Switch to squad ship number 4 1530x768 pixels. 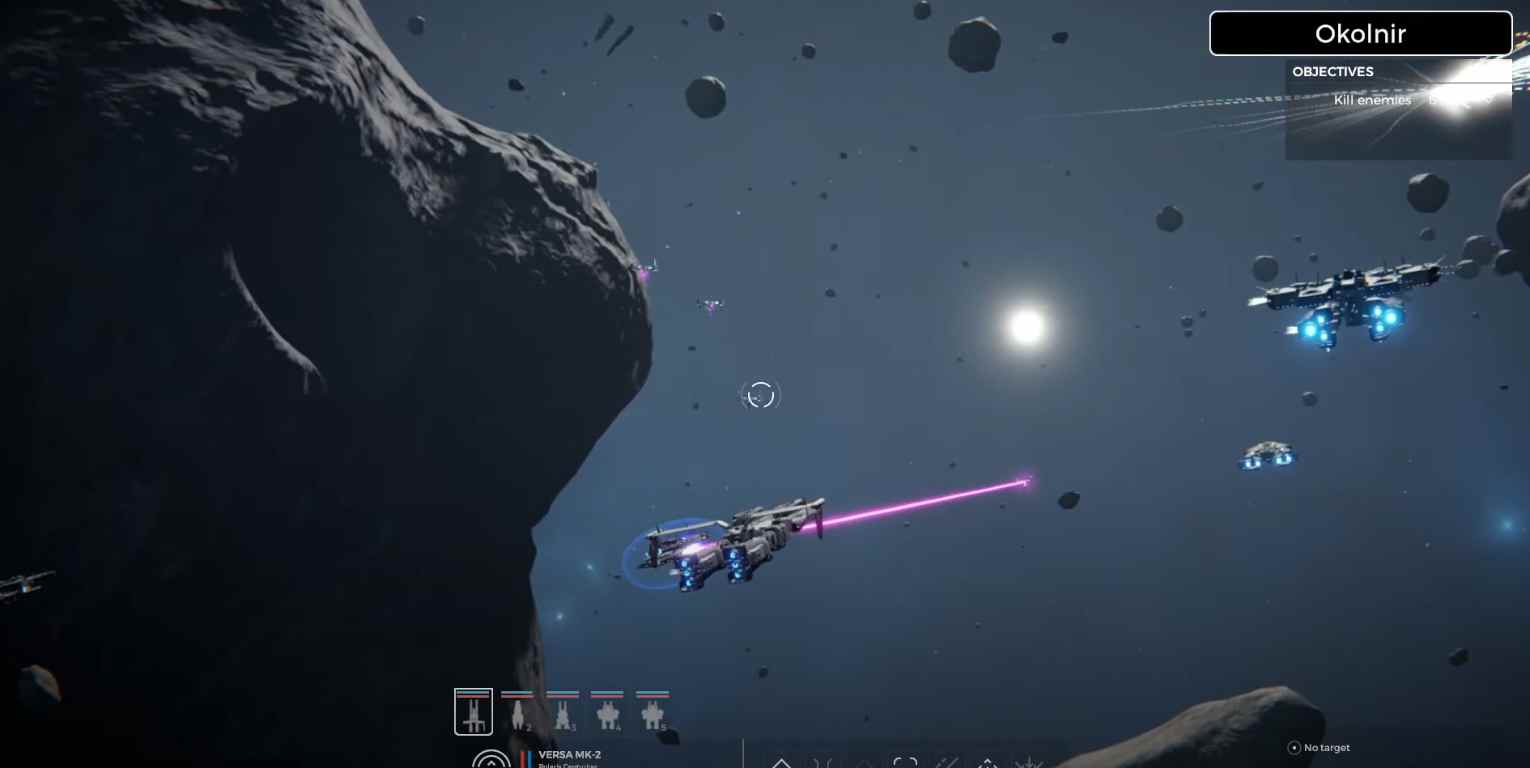click(607, 712)
